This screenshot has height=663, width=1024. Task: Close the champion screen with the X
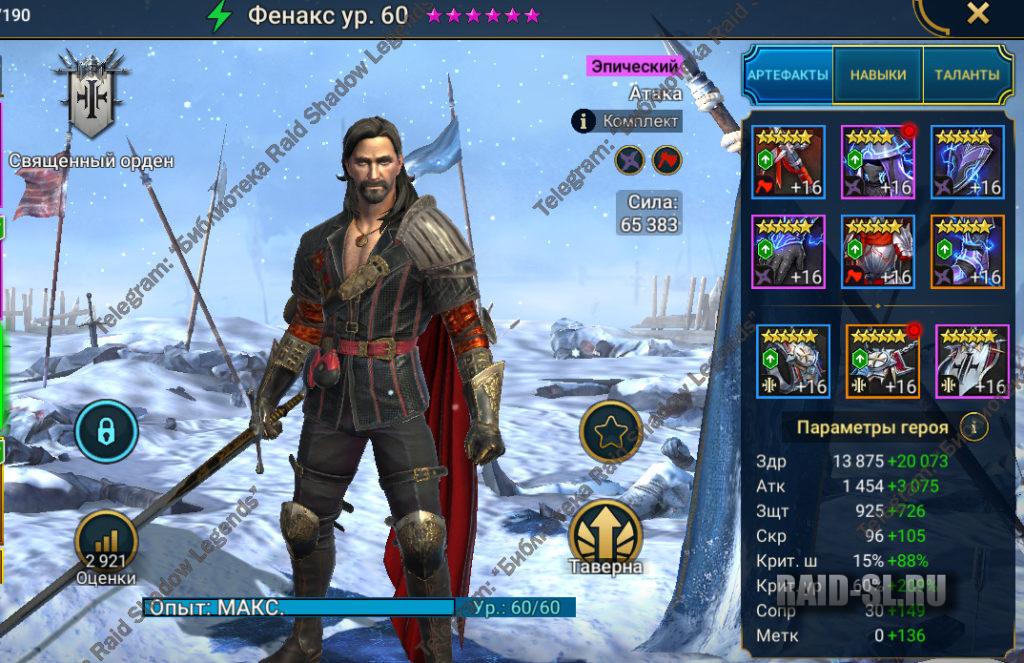pos(977,13)
